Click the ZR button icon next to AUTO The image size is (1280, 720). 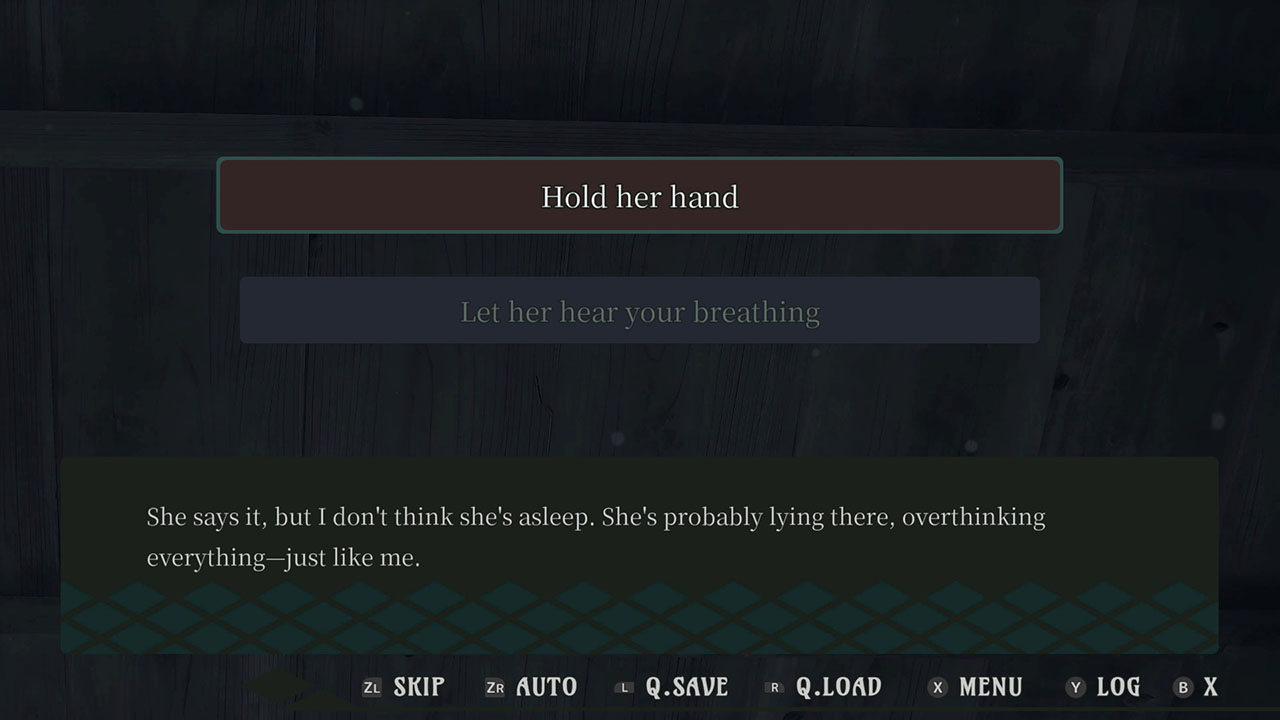(x=494, y=687)
